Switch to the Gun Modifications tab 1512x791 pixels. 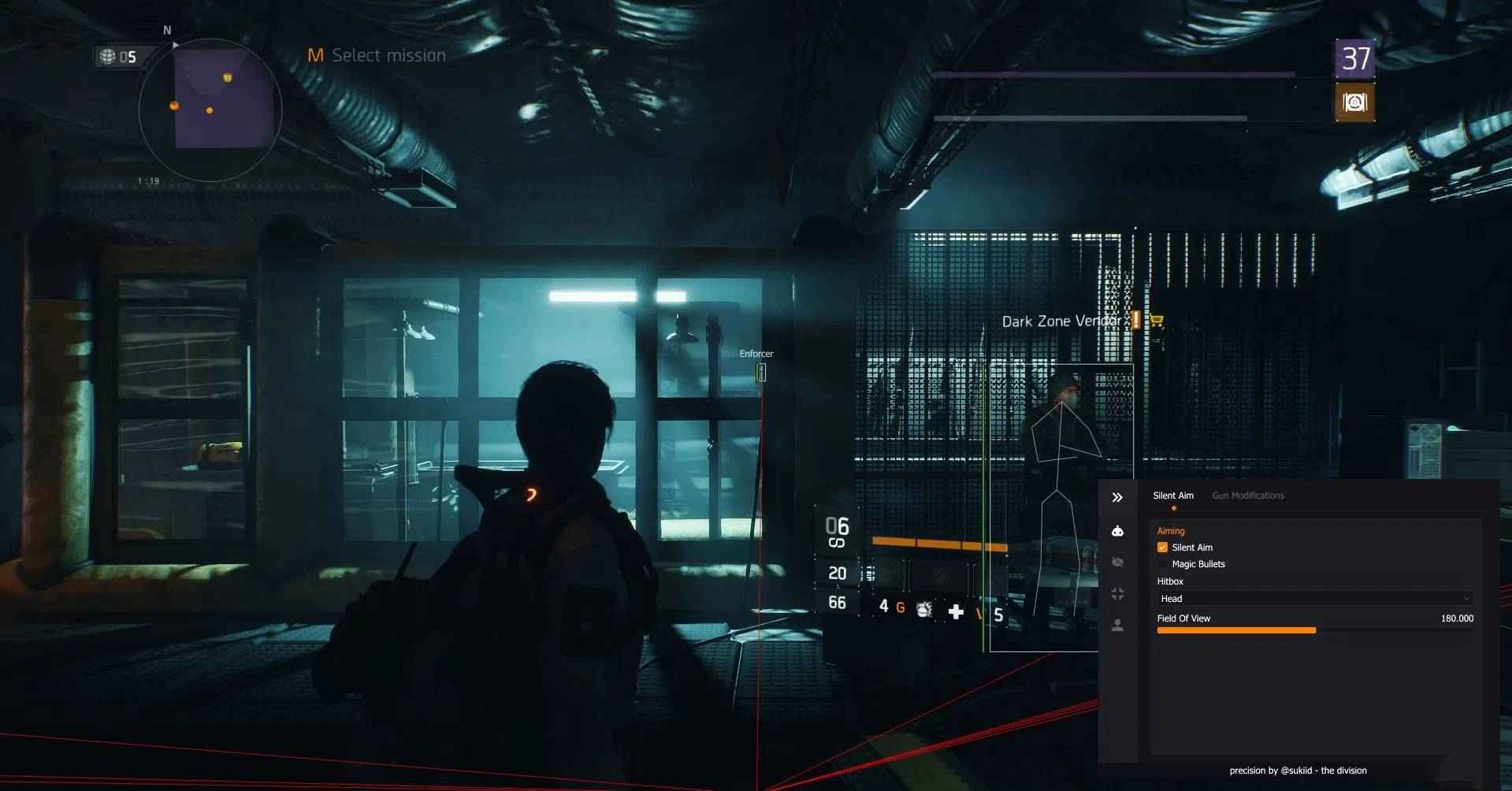[1248, 496]
